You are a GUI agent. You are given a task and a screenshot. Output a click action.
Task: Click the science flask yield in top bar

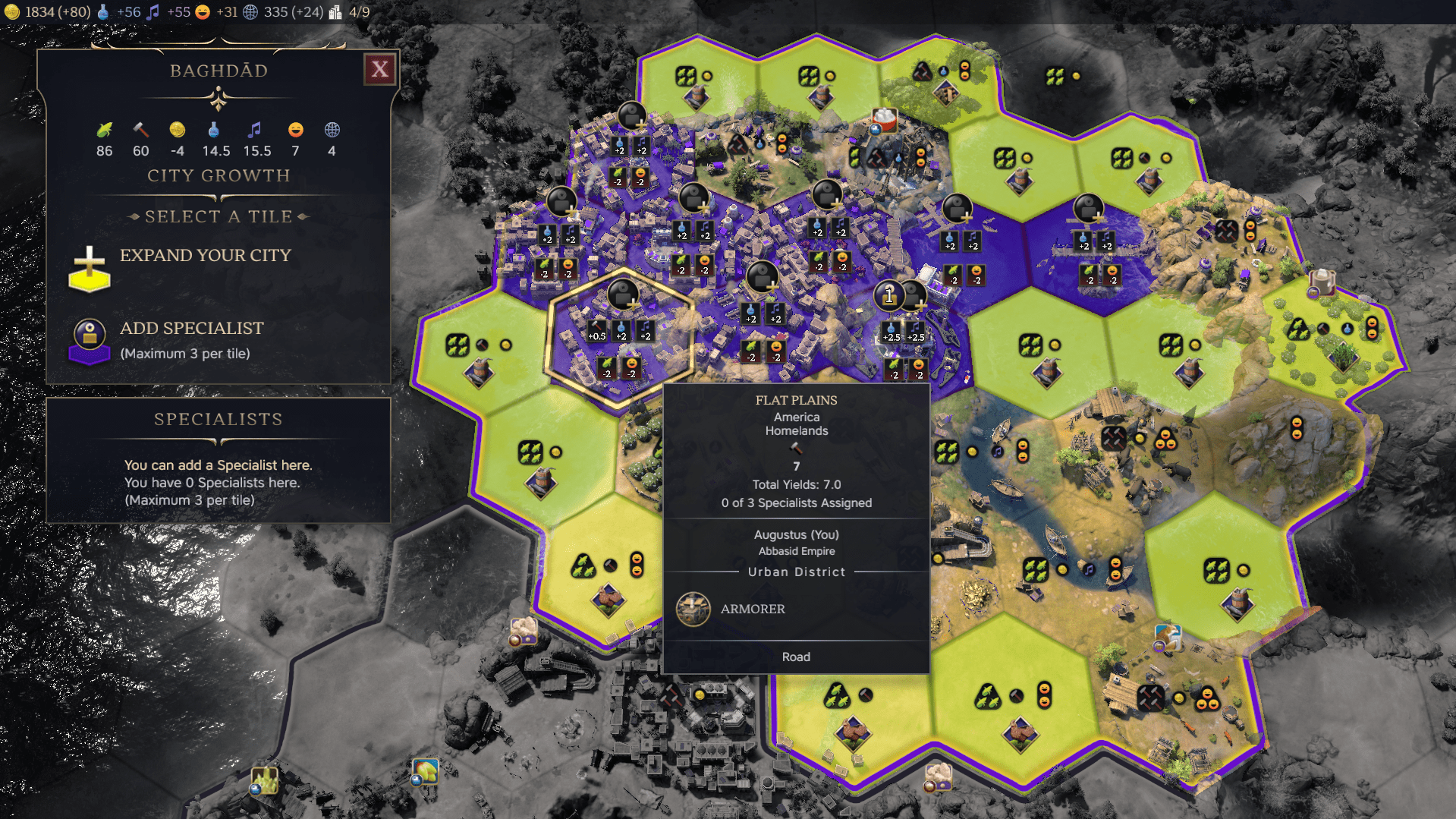[x=120, y=12]
